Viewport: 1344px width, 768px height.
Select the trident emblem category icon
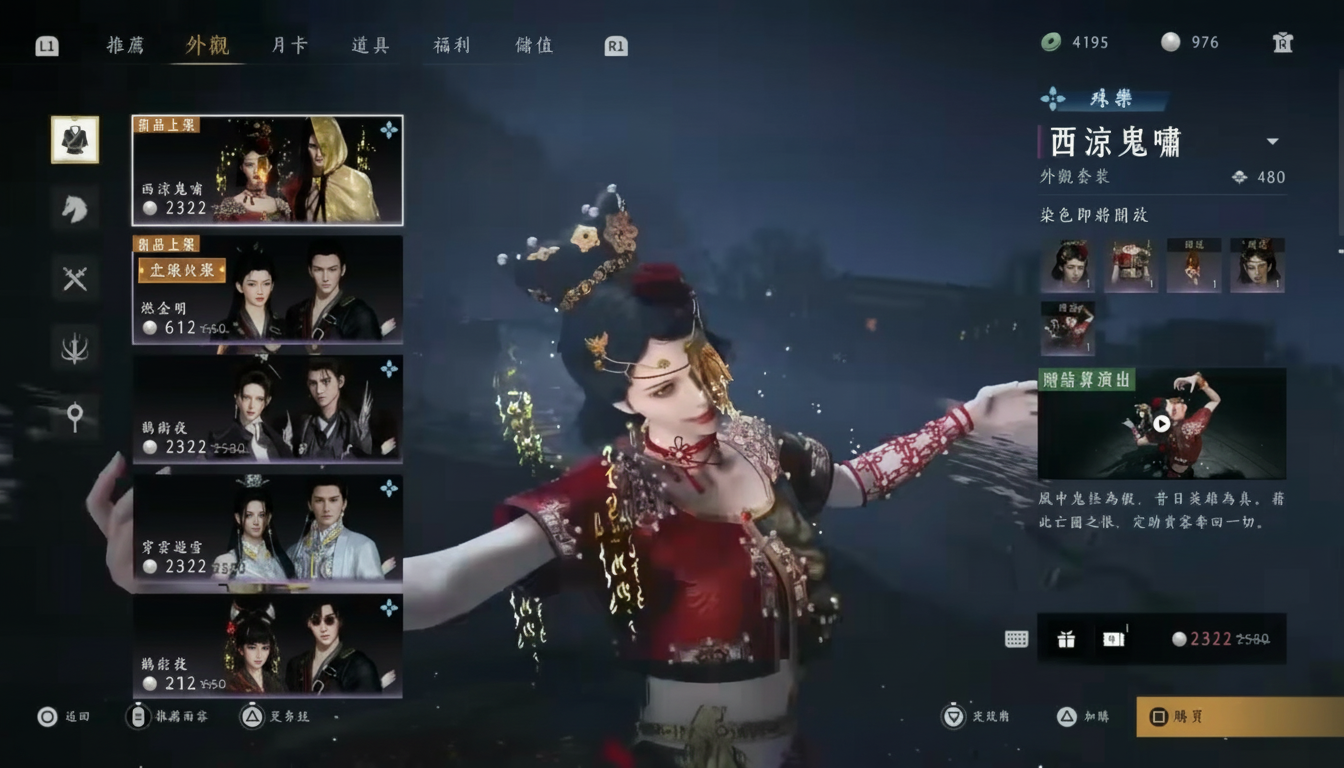(x=75, y=348)
